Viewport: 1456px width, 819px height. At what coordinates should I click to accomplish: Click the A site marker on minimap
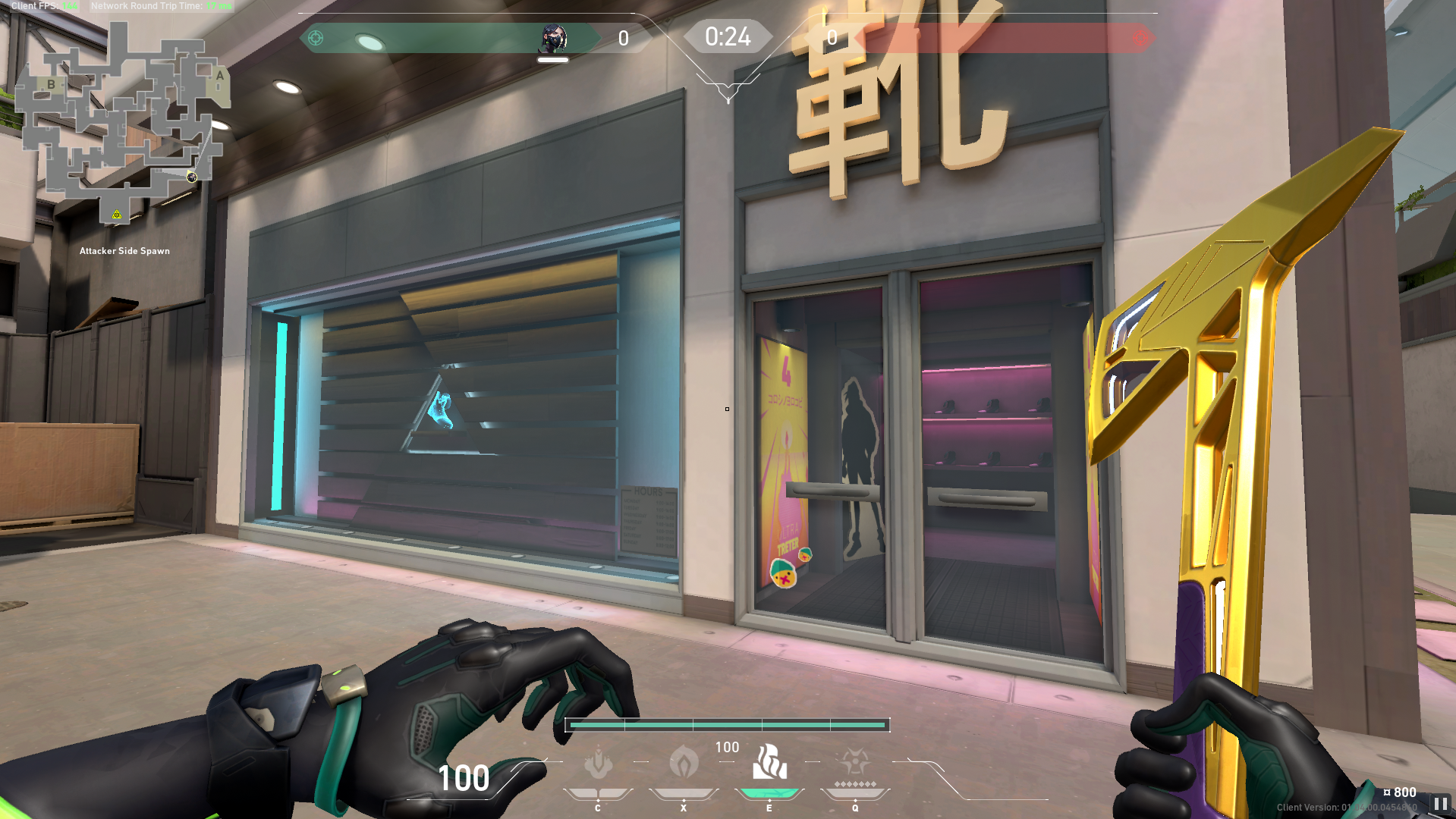[x=220, y=76]
